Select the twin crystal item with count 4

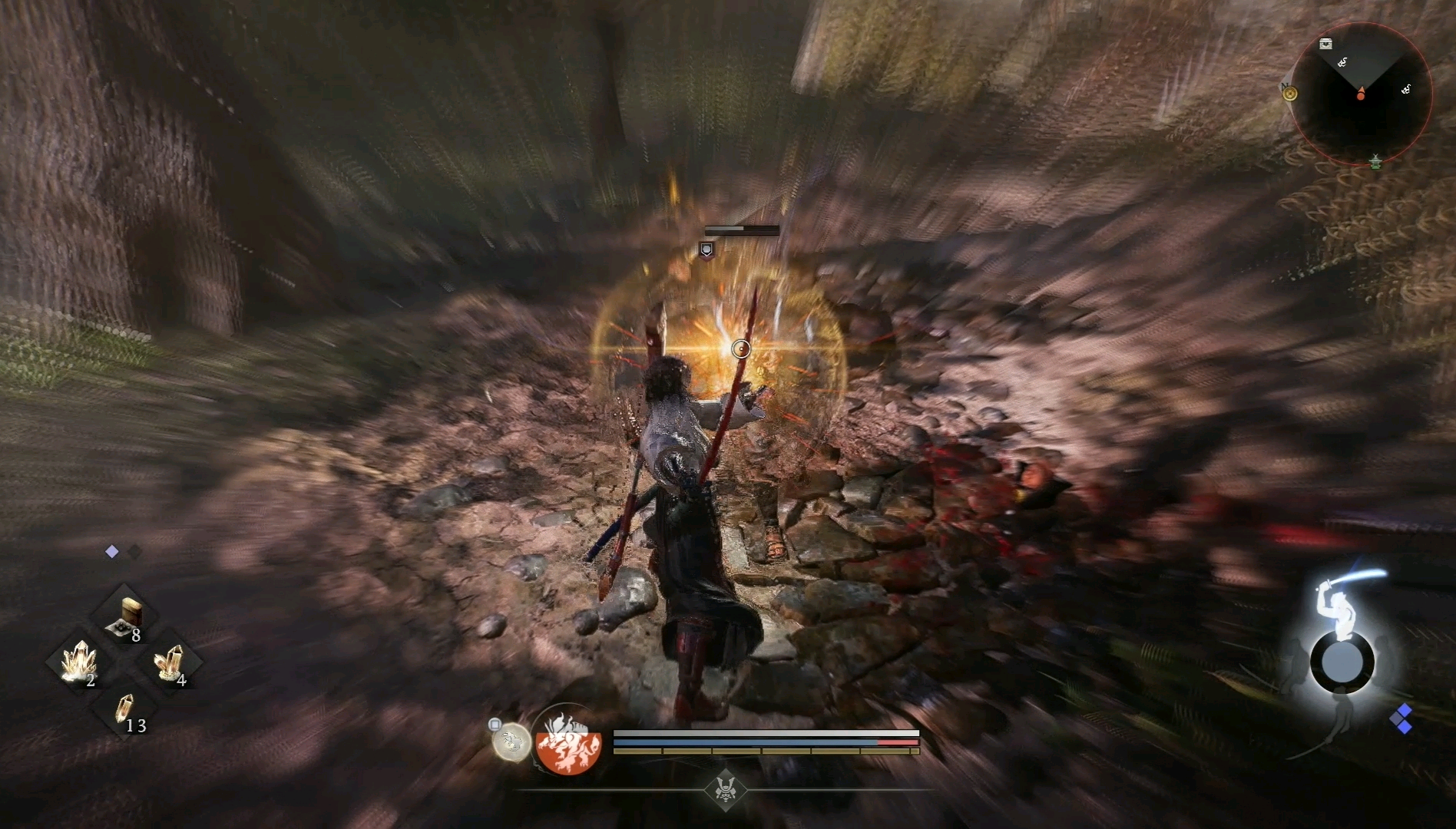click(x=169, y=662)
